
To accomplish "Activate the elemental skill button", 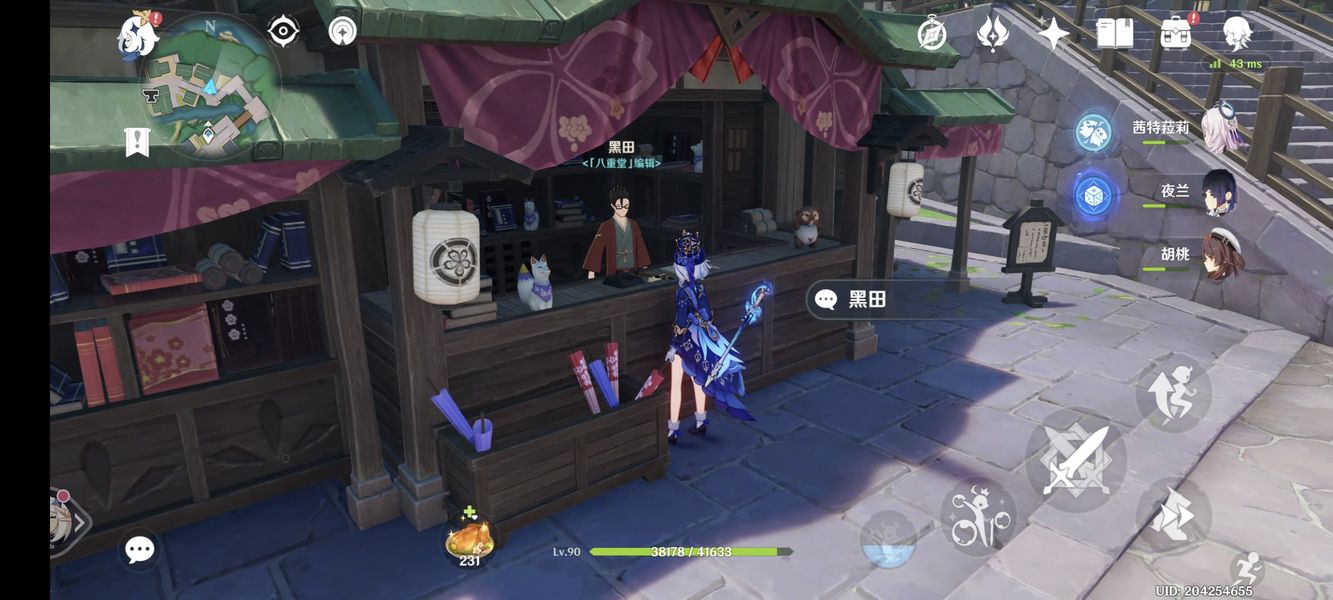I will click(978, 516).
